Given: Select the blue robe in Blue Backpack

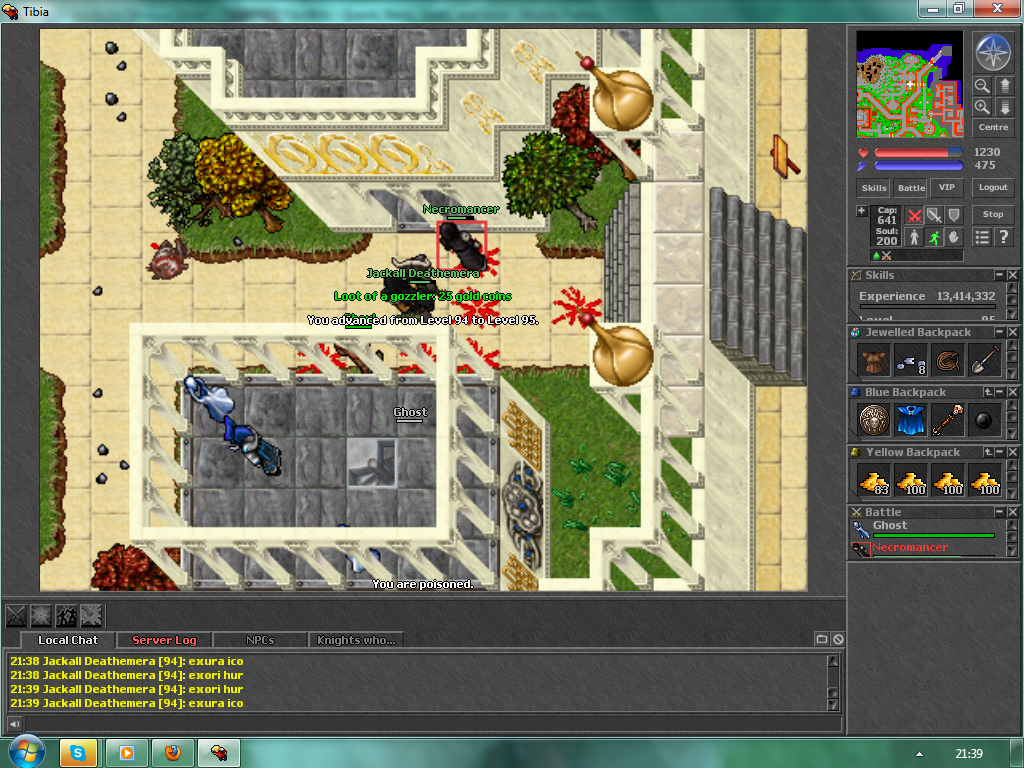Looking at the screenshot, I should [x=911, y=419].
